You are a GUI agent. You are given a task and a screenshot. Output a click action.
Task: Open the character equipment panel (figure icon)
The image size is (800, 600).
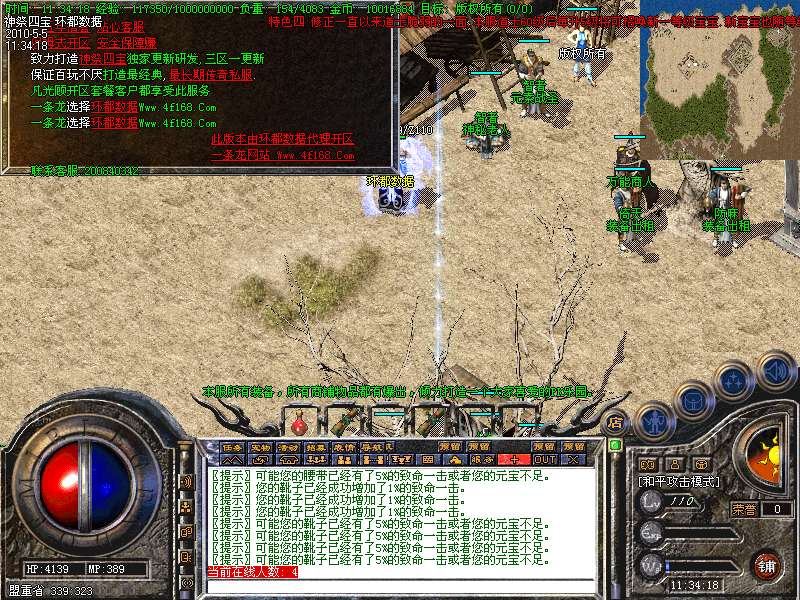(654, 420)
